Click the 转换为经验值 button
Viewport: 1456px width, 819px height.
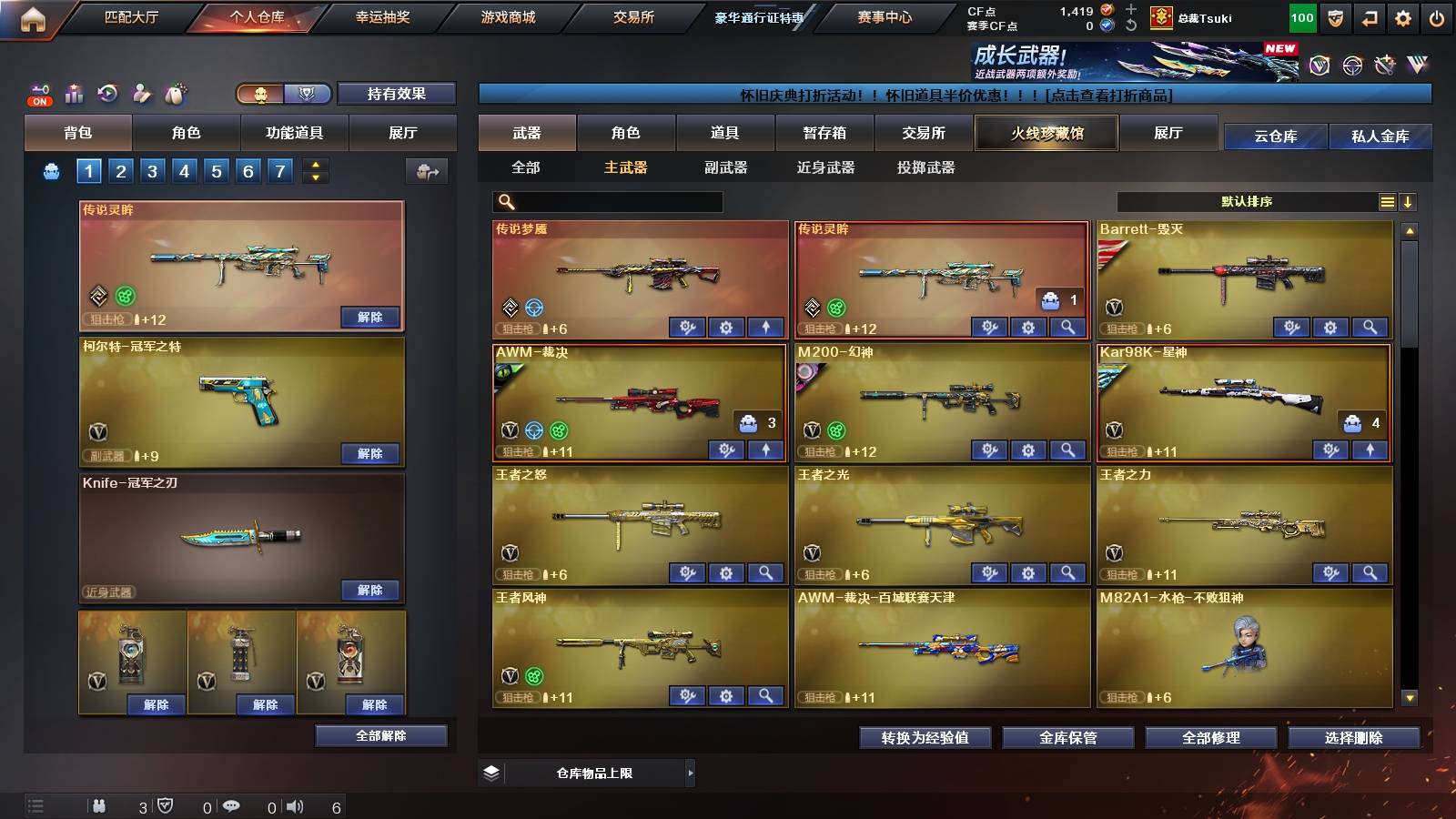pos(925,738)
